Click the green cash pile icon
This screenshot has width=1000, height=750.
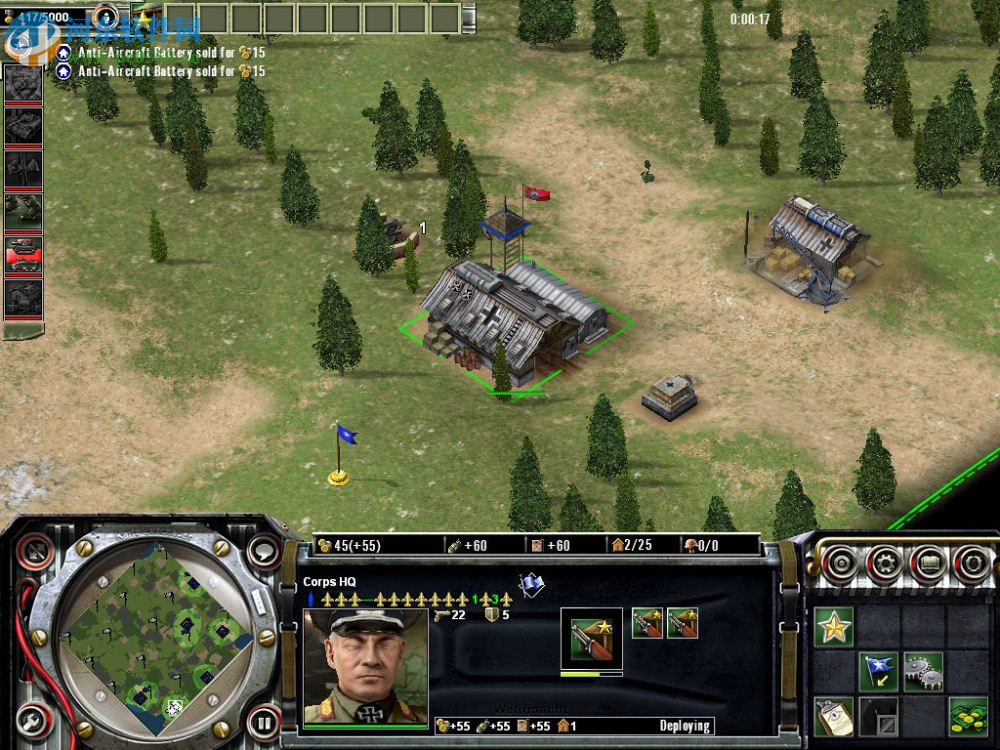coord(966,716)
